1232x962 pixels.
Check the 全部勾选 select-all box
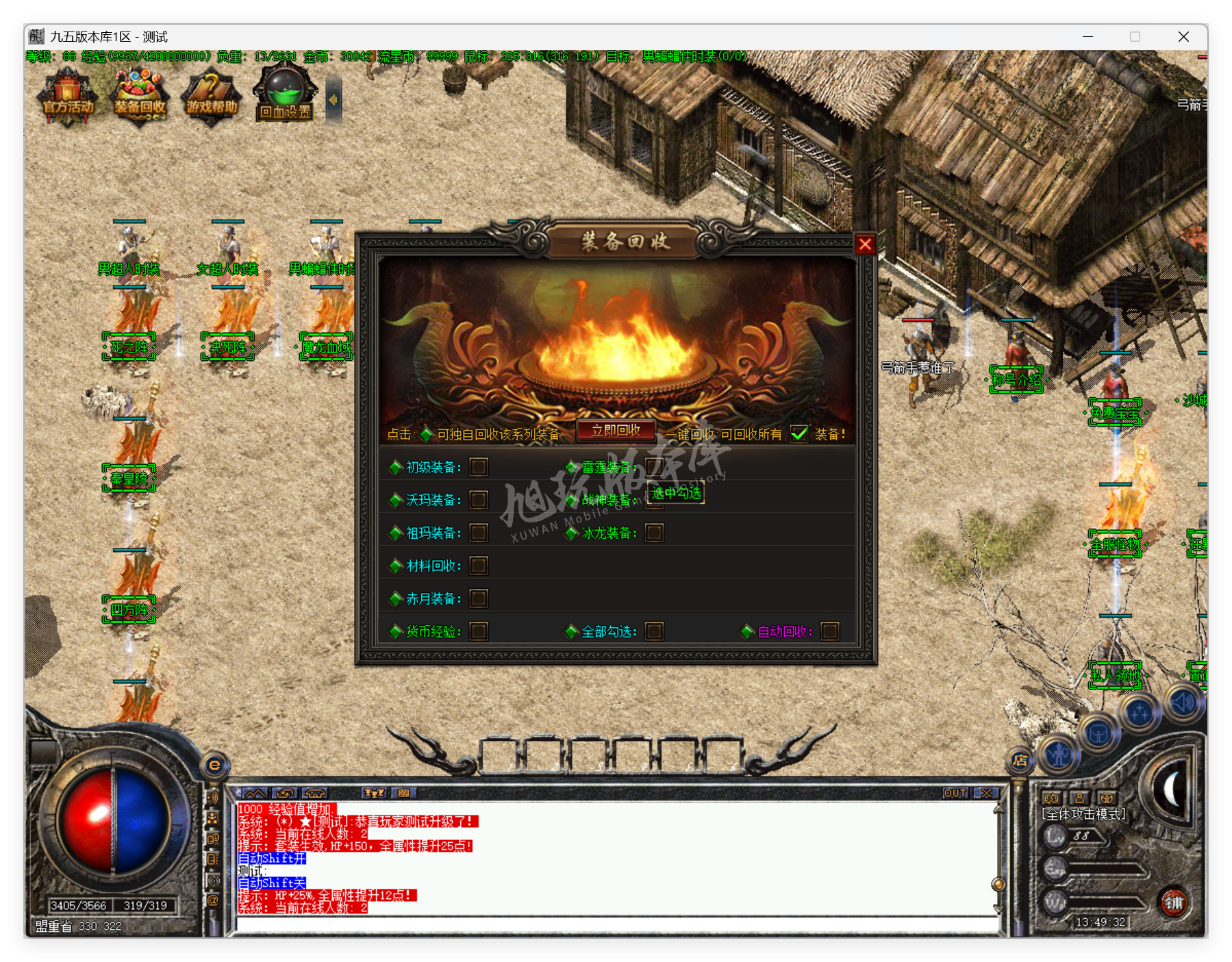pyautogui.click(x=655, y=631)
